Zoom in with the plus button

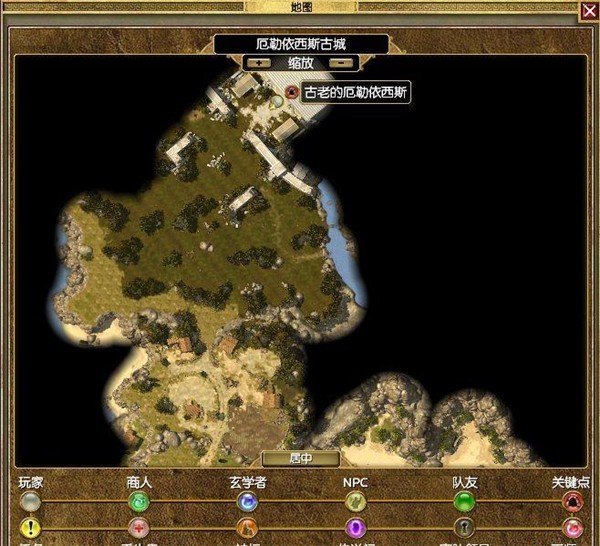pos(259,62)
